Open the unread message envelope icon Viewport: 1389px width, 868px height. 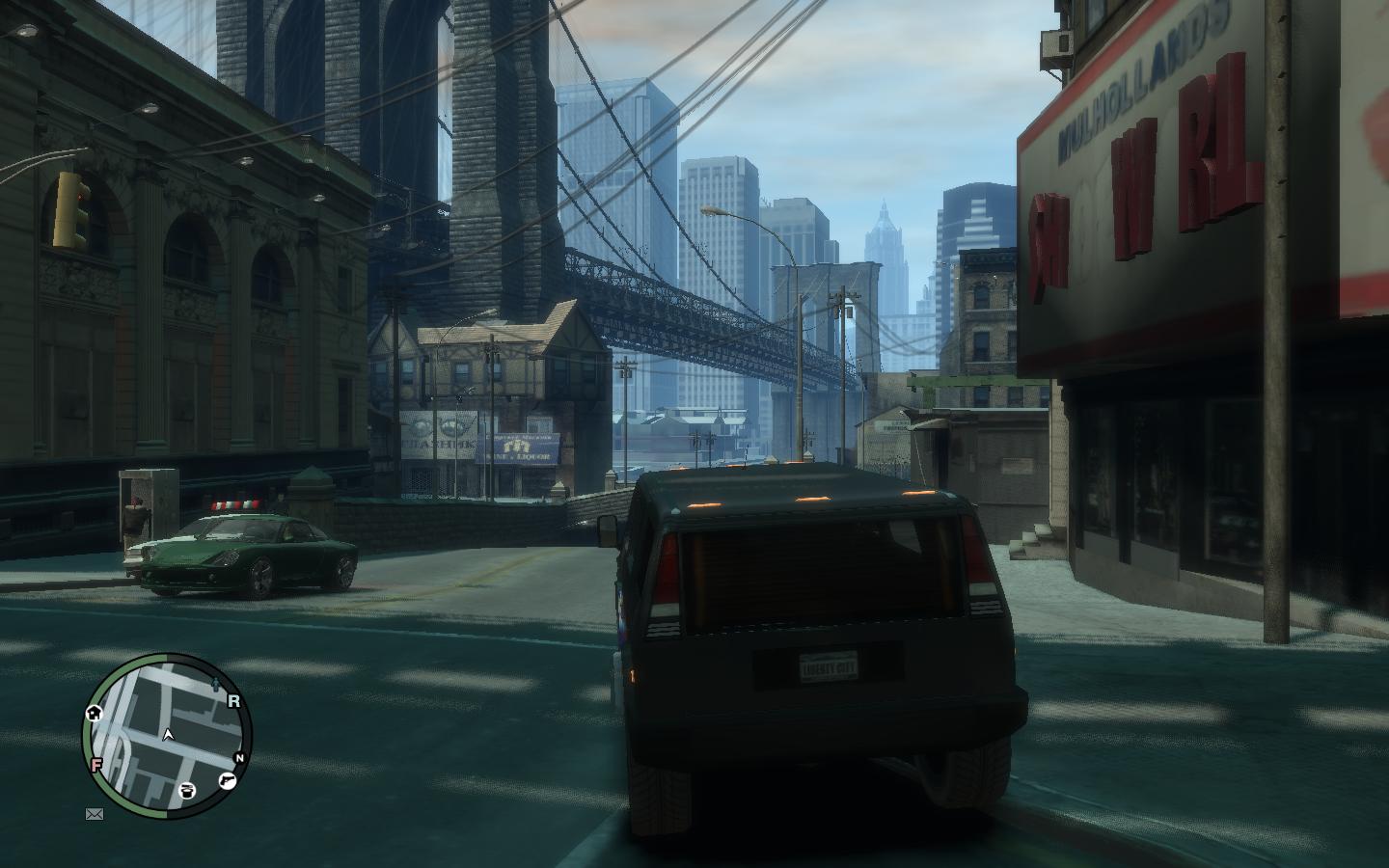(x=95, y=814)
